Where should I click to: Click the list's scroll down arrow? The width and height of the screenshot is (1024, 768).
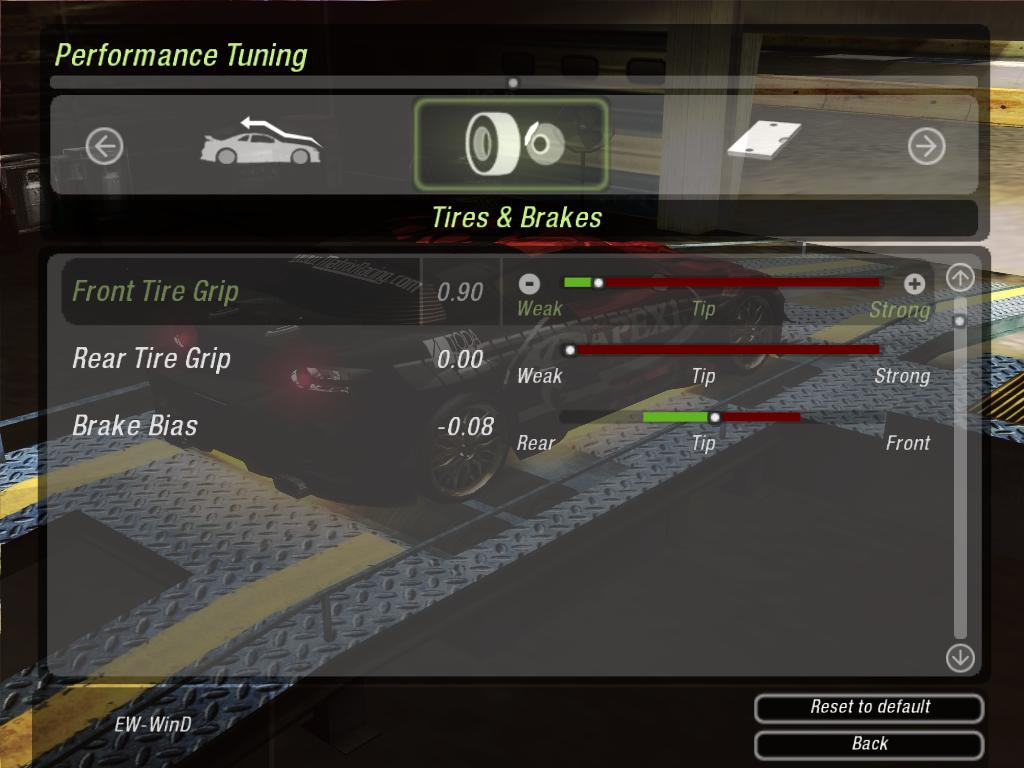pyautogui.click(x=960, y=657)
